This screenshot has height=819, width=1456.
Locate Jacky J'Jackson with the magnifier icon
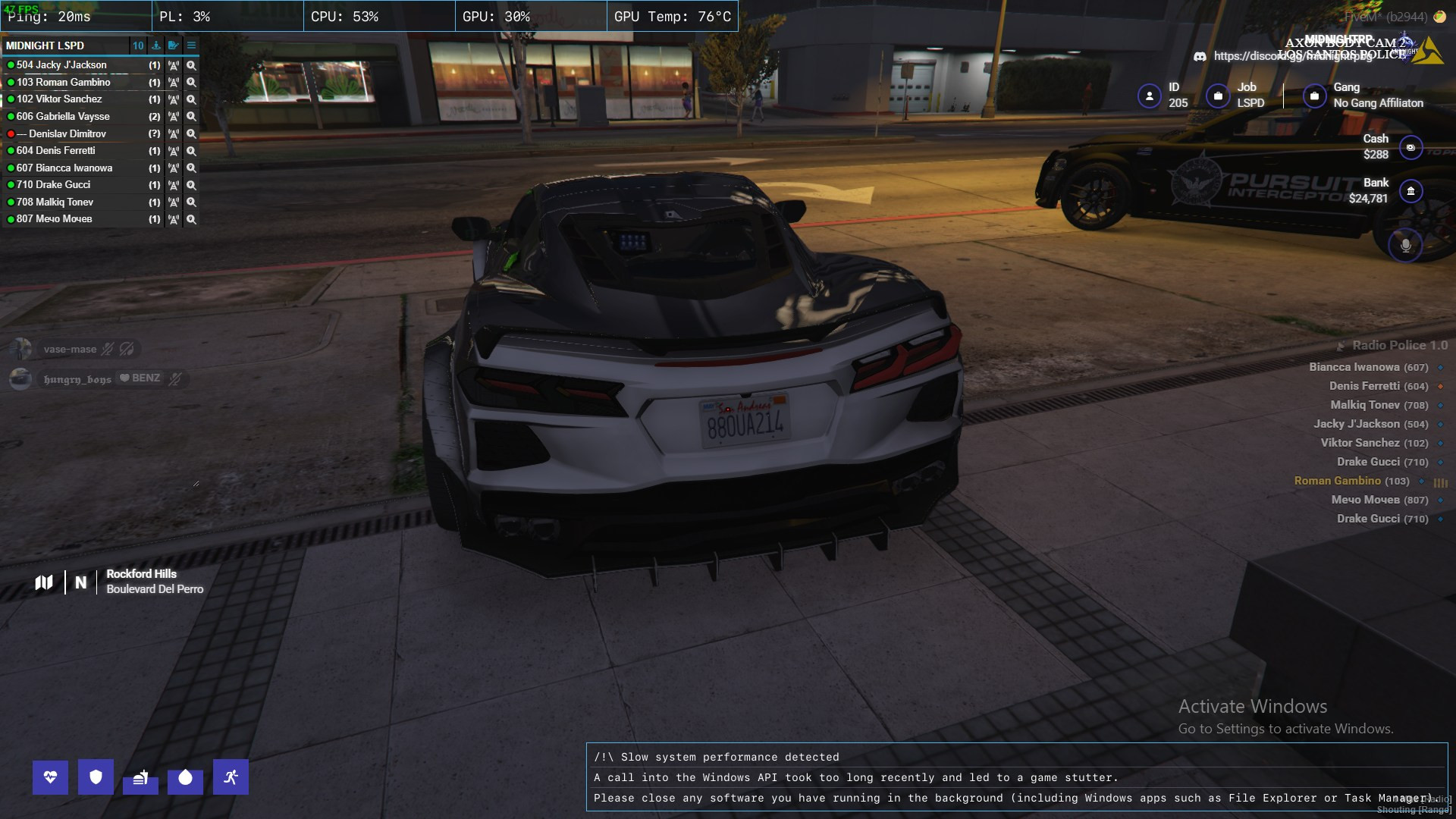coord(191,65)
